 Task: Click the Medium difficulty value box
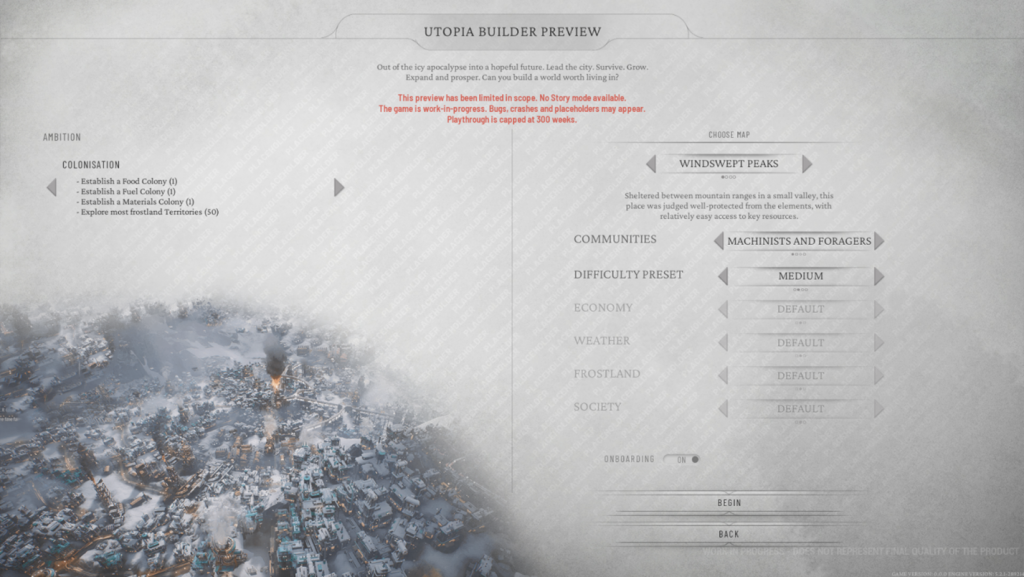coord(800,276)
